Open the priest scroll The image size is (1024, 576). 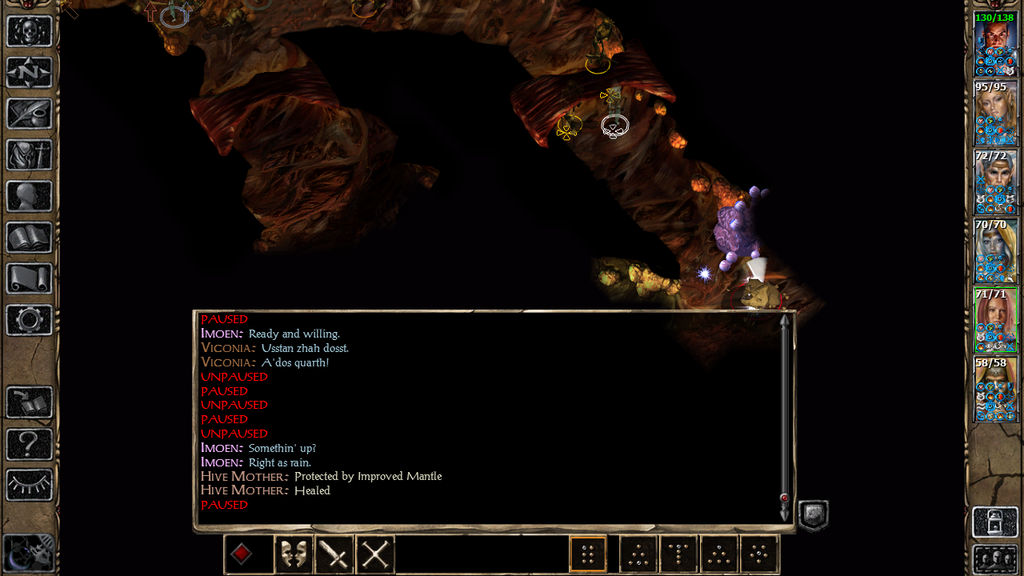[29, 278]
